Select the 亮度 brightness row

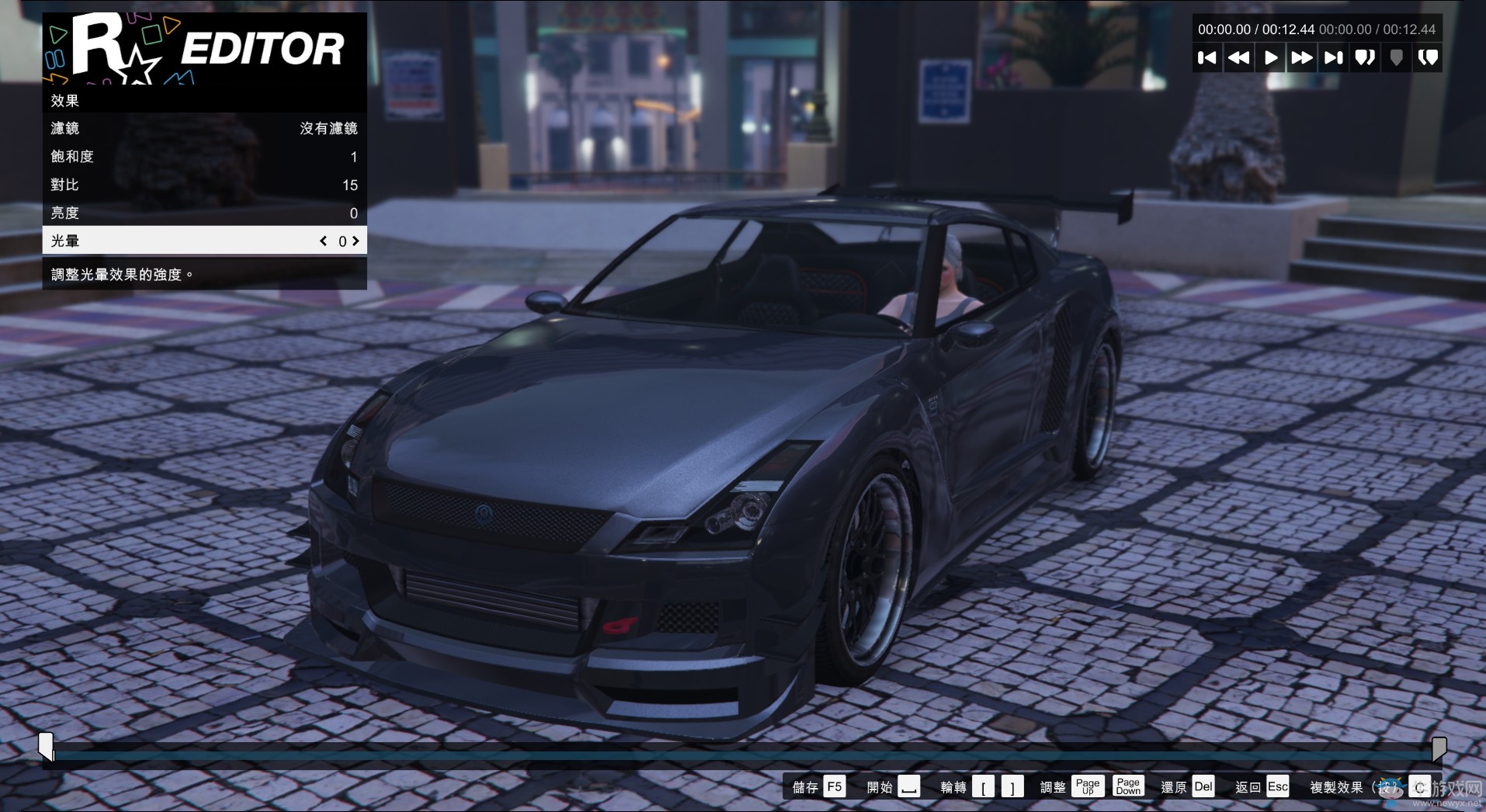(x=203, y=213)
